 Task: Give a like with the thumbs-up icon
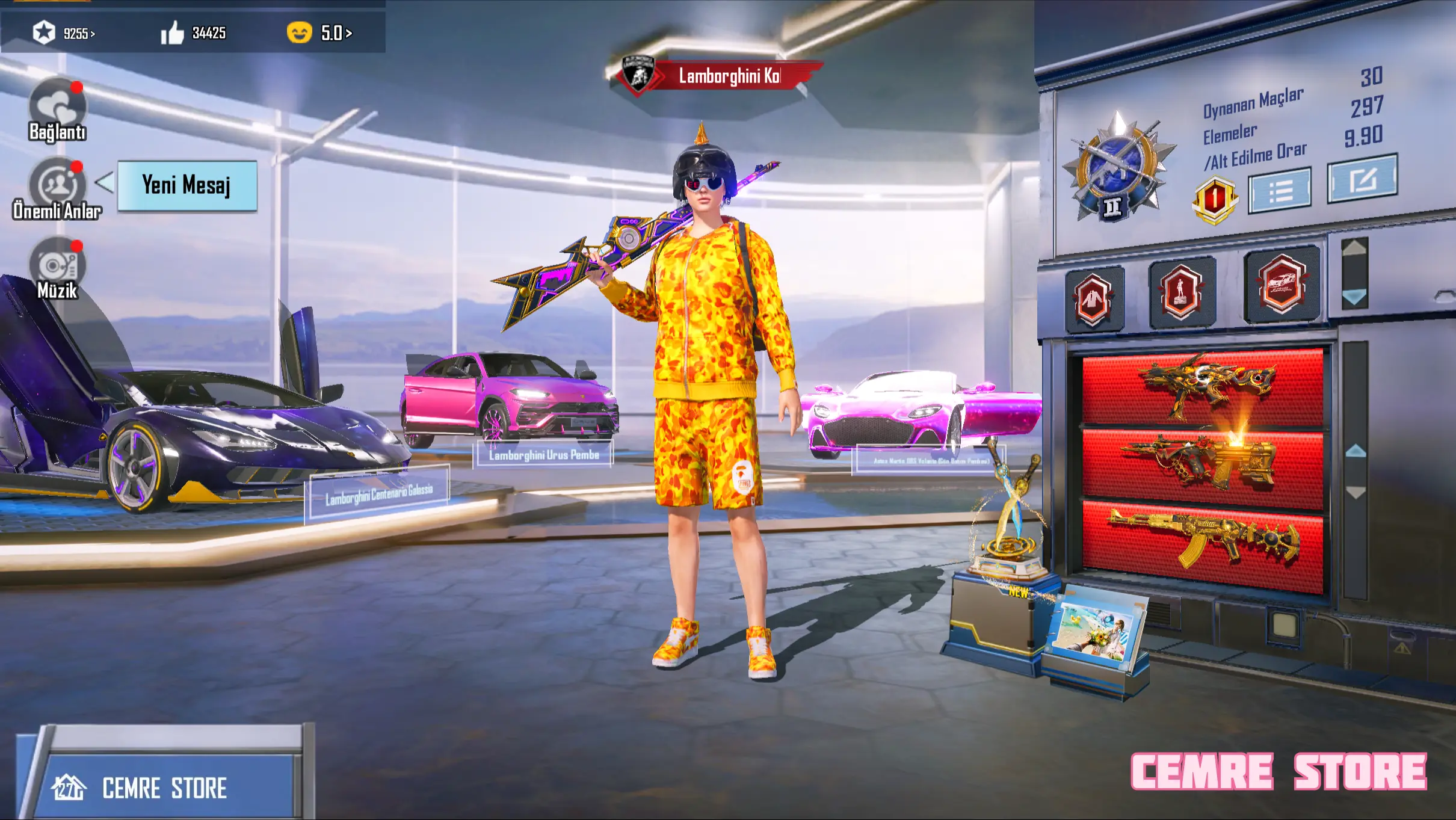click(x=173, y=33)
